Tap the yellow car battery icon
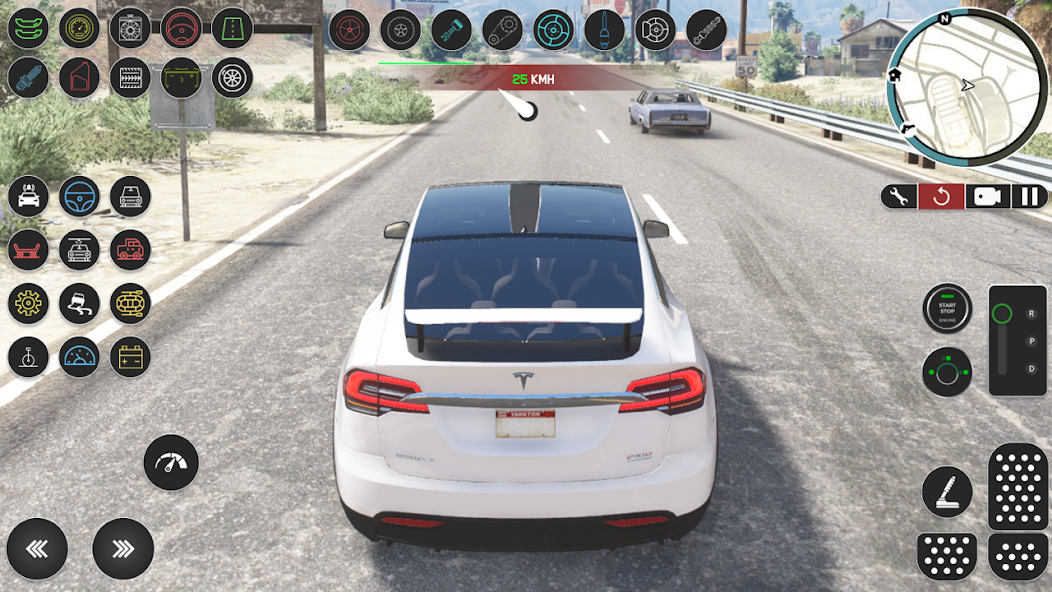This screenshot has width=1052, height=592. coord(130,357)
